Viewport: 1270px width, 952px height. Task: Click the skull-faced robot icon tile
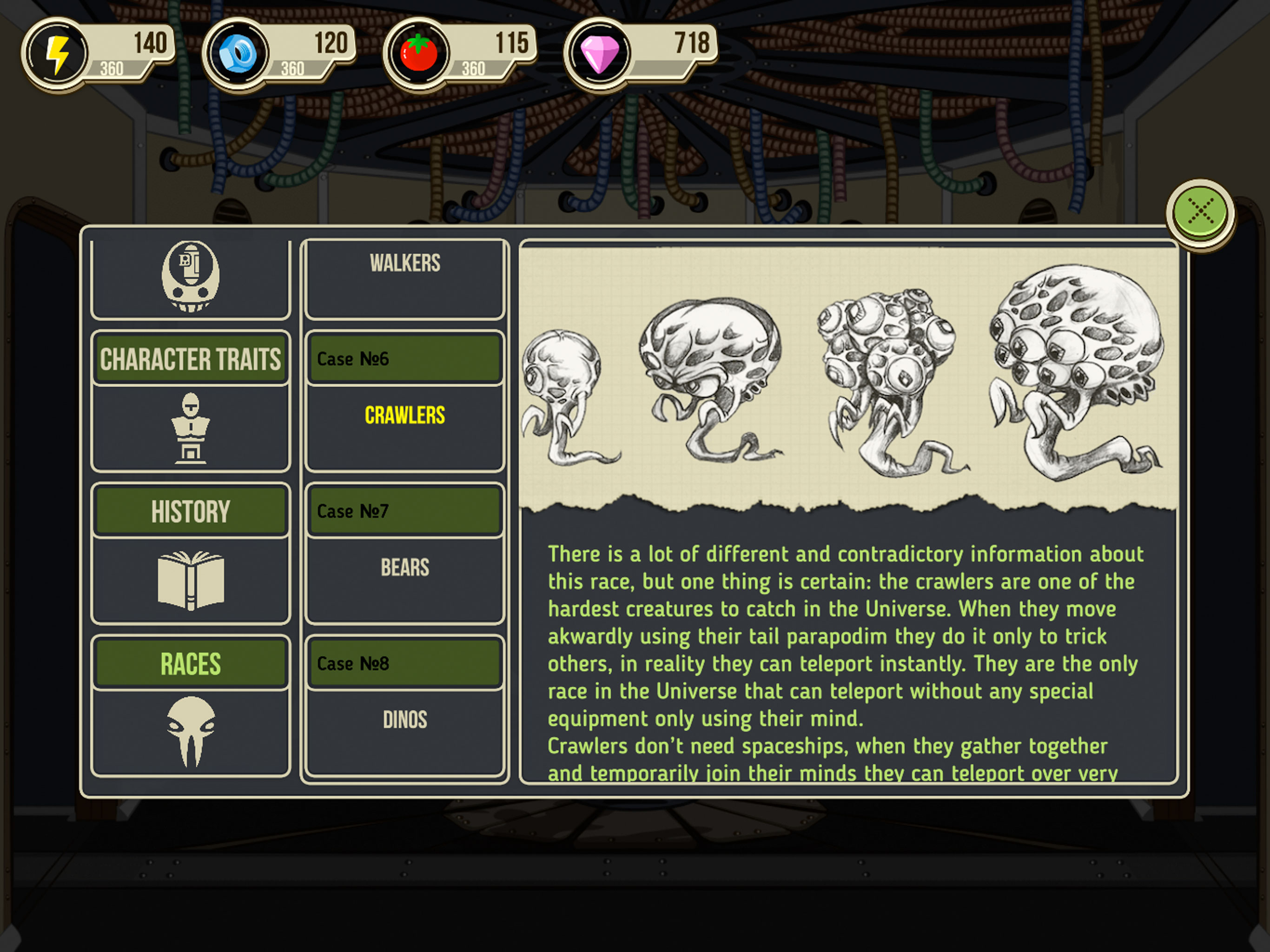pos(190,277)
